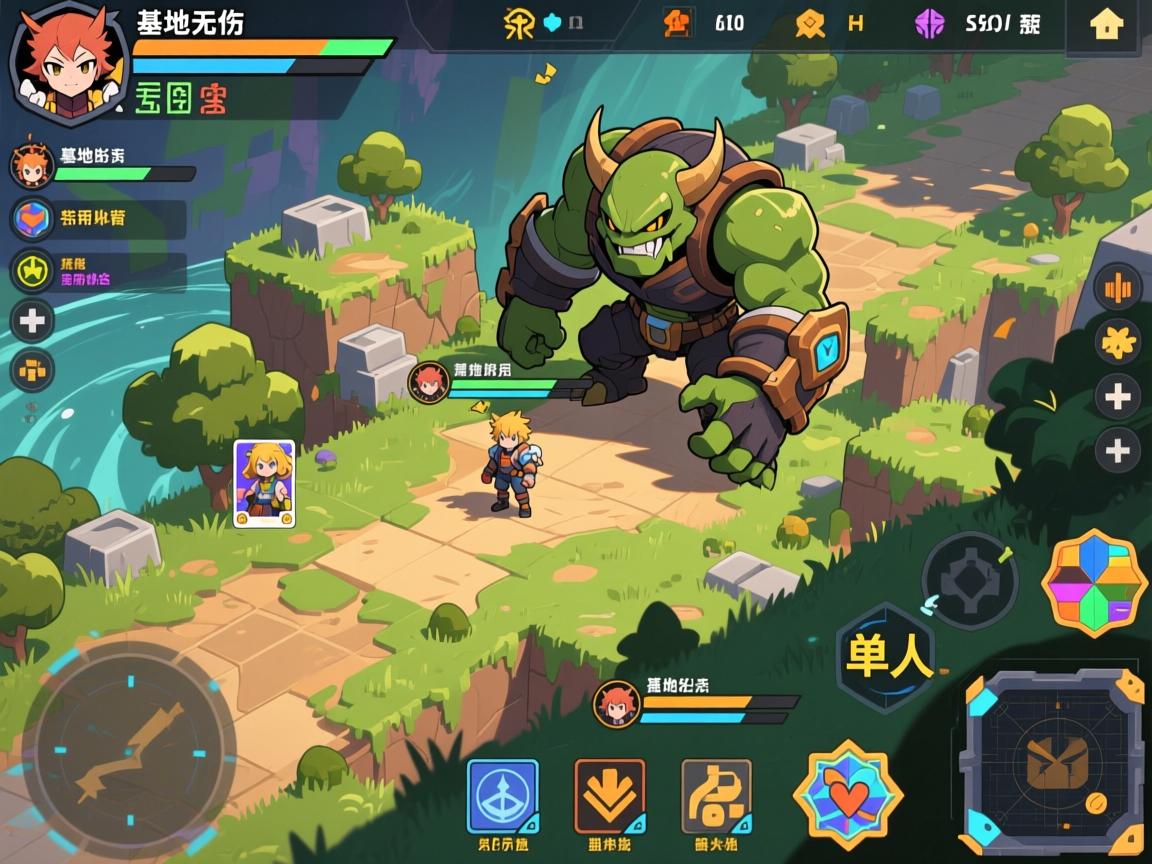Trigger the yellow maze-pattern skill icon
This screenshot has width=1152, height=864.
716,797
